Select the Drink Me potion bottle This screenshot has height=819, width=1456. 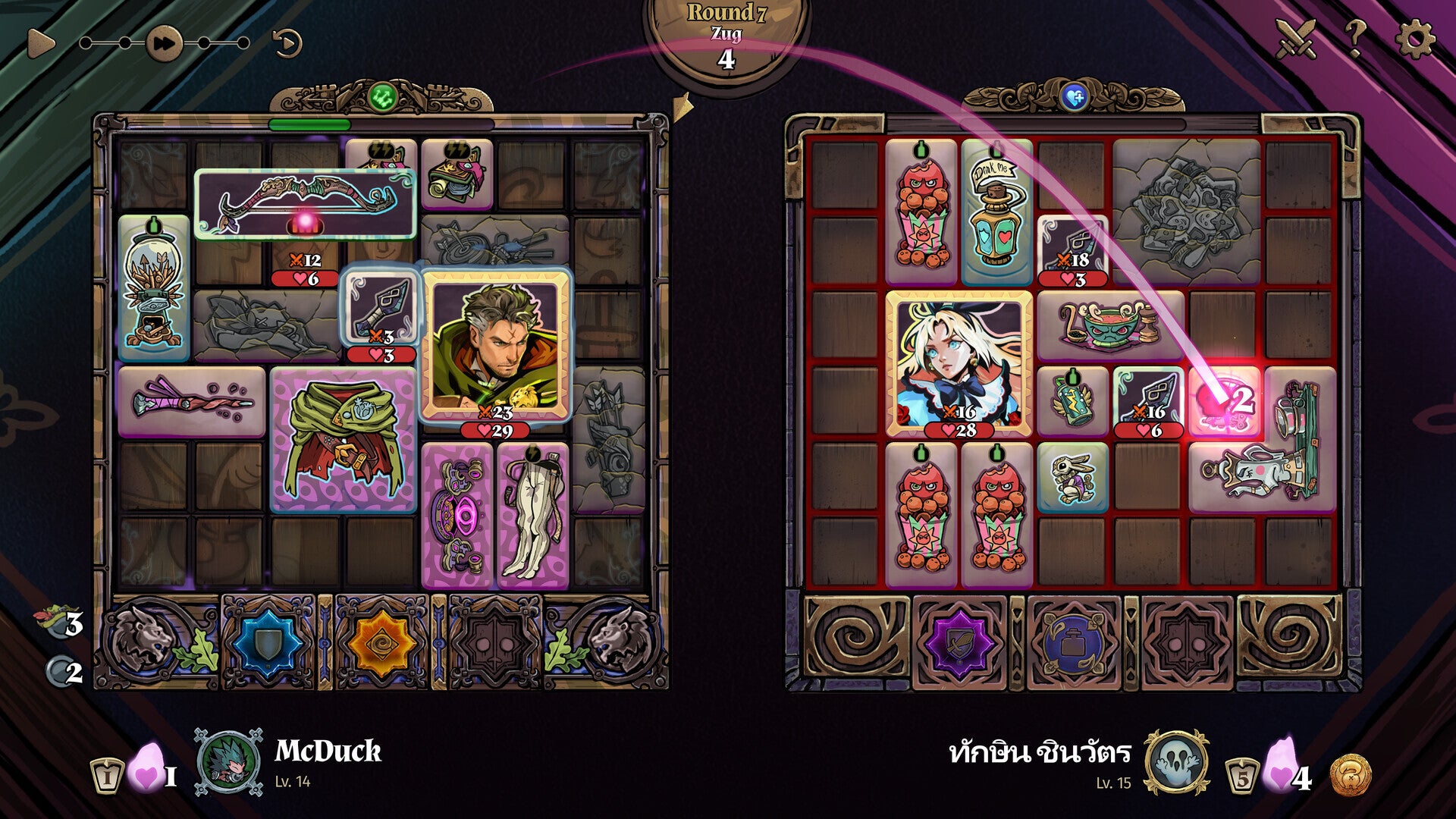pos(997,212)
